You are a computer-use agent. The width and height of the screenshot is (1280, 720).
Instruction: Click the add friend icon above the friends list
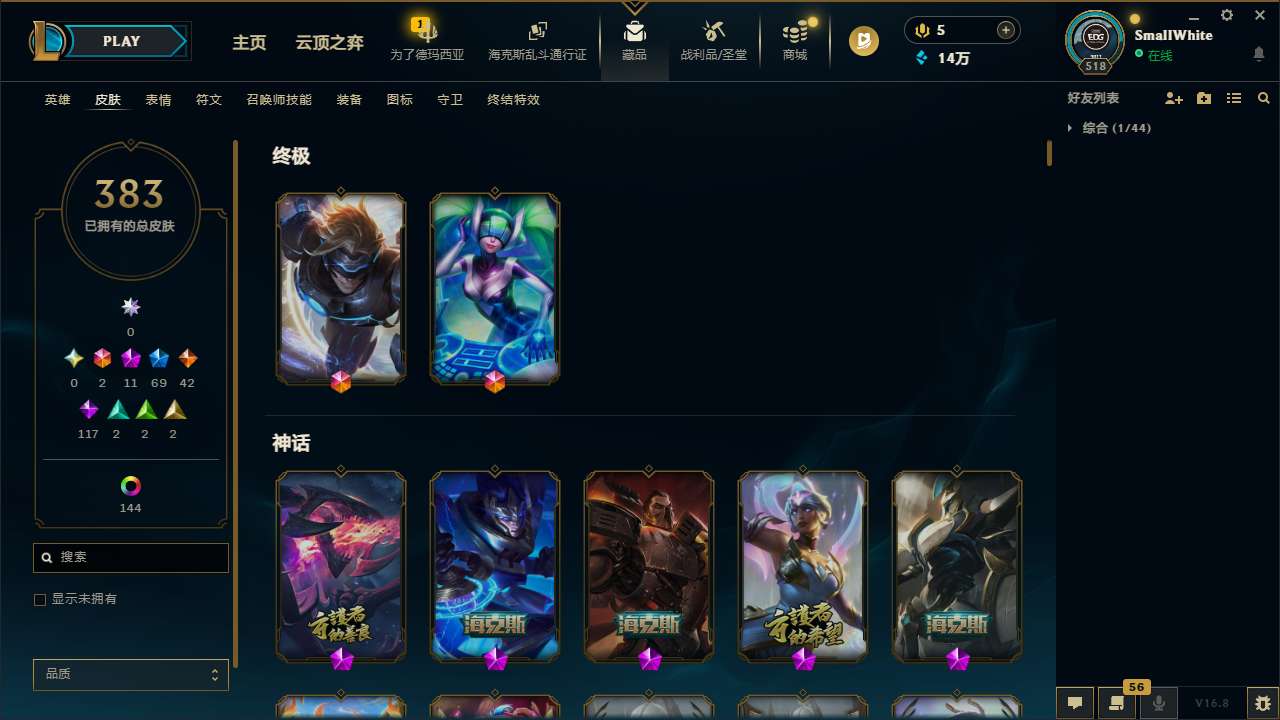[x=1174, y=98]
